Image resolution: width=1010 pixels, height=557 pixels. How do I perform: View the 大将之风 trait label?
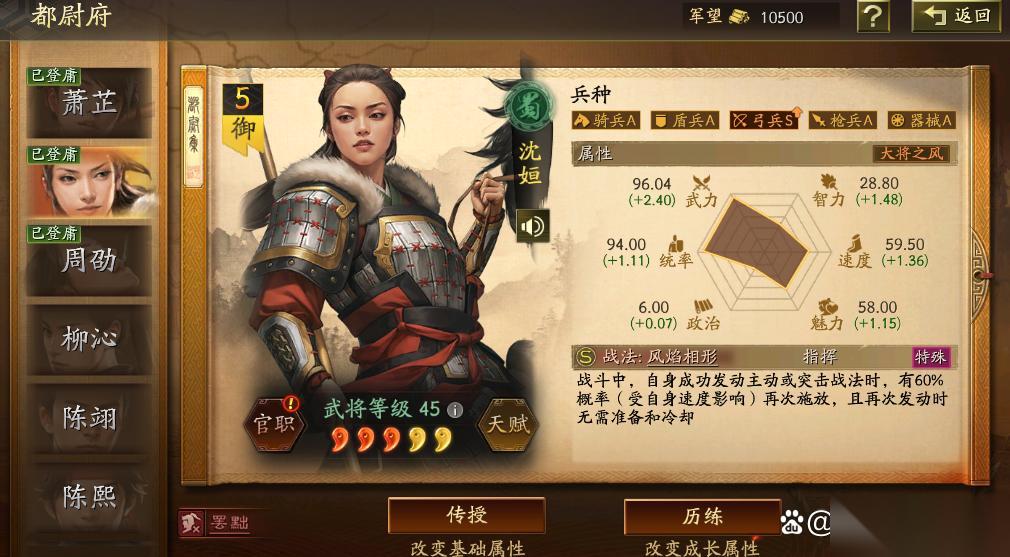(910, 153)
